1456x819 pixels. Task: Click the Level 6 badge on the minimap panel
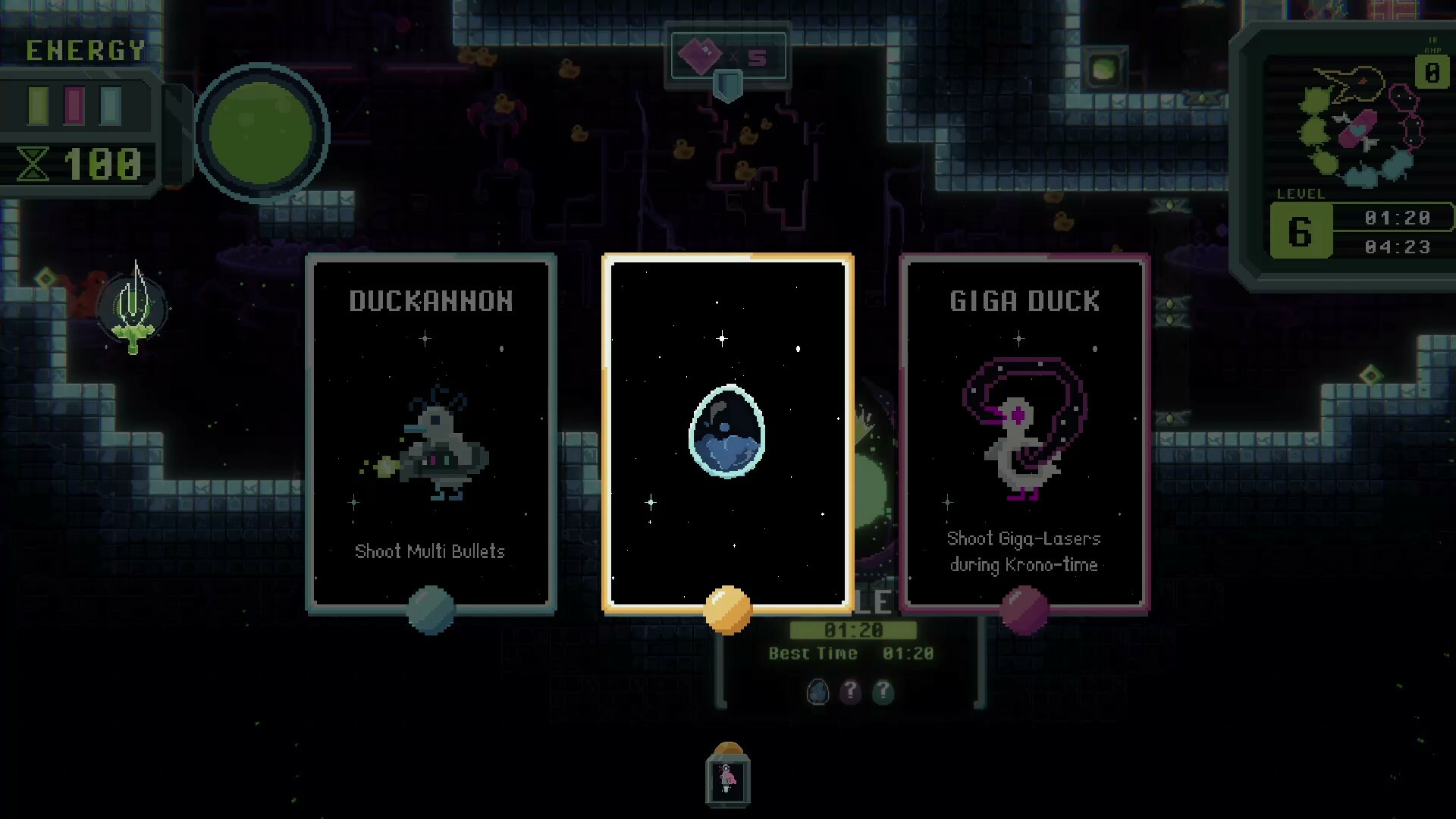tap(1300, 230)
